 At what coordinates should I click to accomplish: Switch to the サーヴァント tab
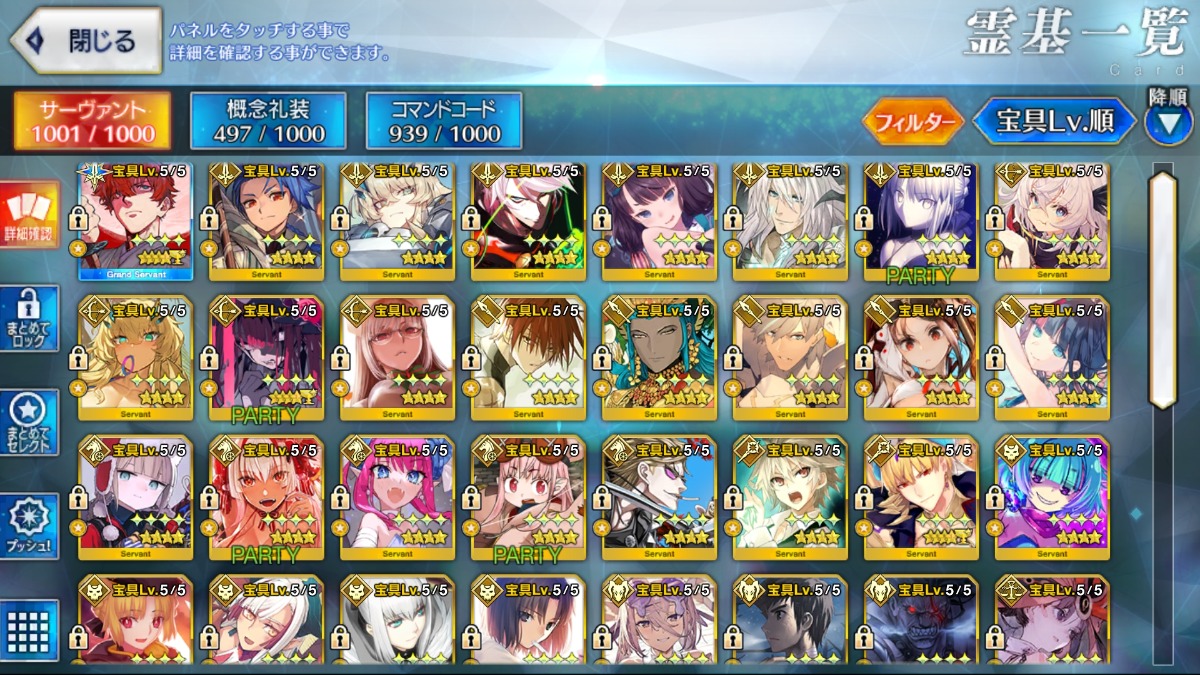[92, 121]
